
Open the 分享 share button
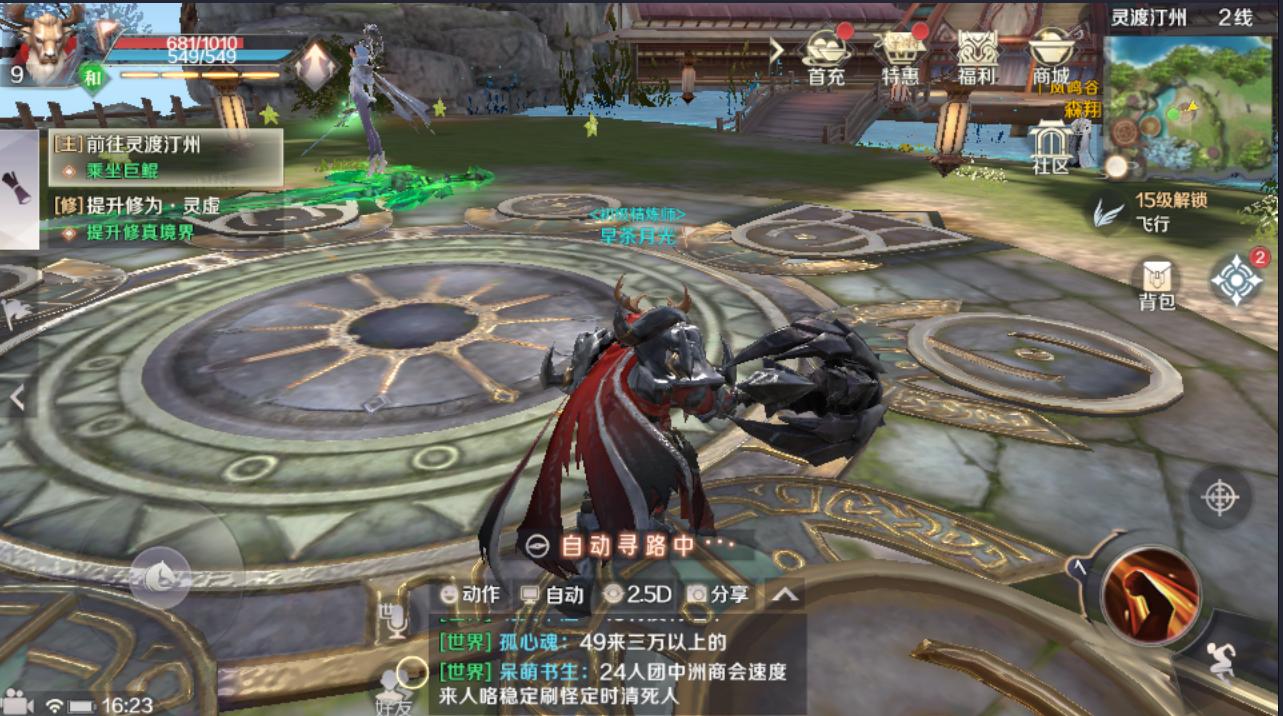[x=719, y=594]
